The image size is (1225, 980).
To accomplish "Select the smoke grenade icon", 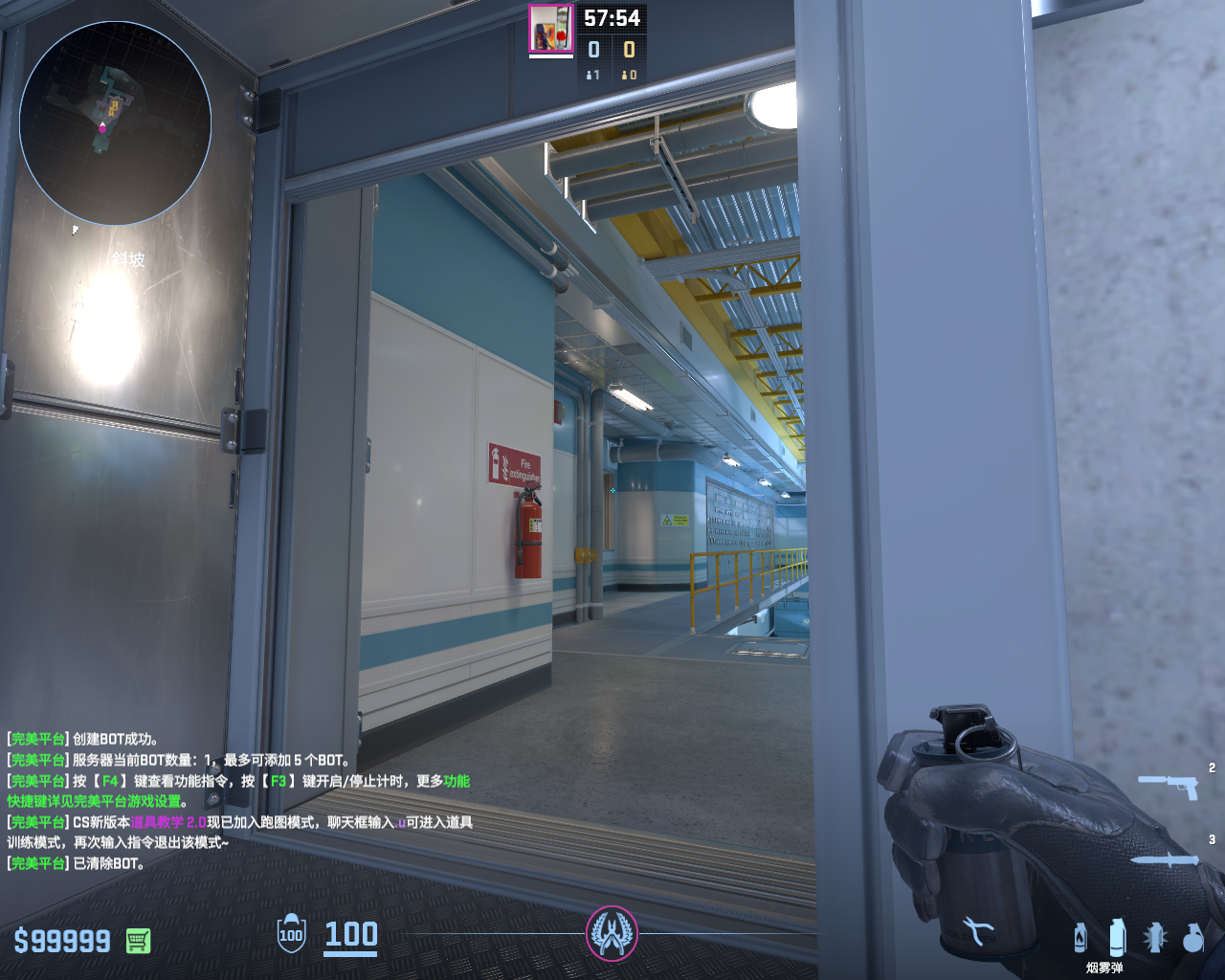I will tap(1117, 938).
